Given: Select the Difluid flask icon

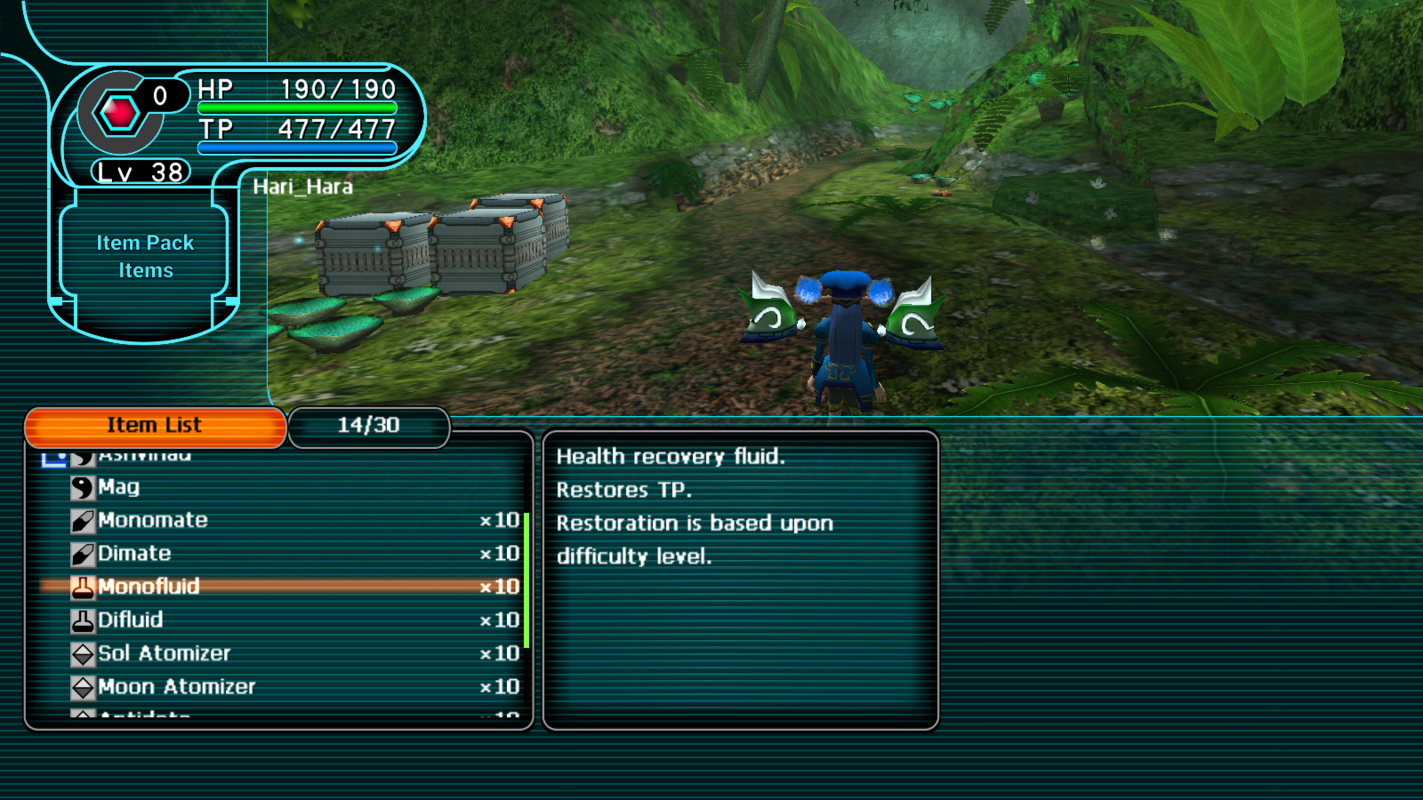Looking at the screenshot, I should click(x=85, y=620).
